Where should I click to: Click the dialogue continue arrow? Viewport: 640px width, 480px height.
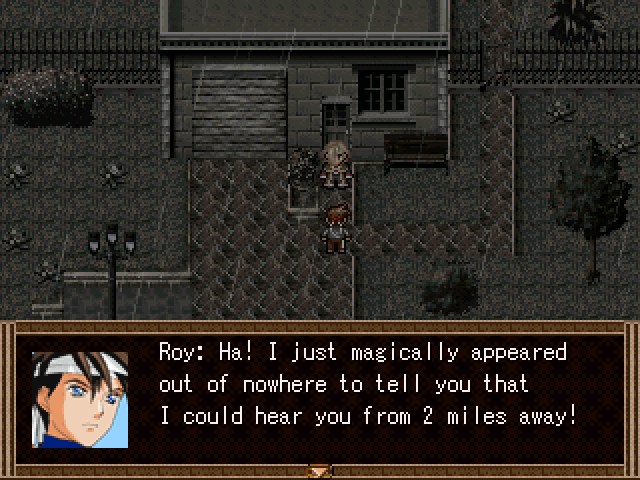pyautogui.click(x=320, y=469)
